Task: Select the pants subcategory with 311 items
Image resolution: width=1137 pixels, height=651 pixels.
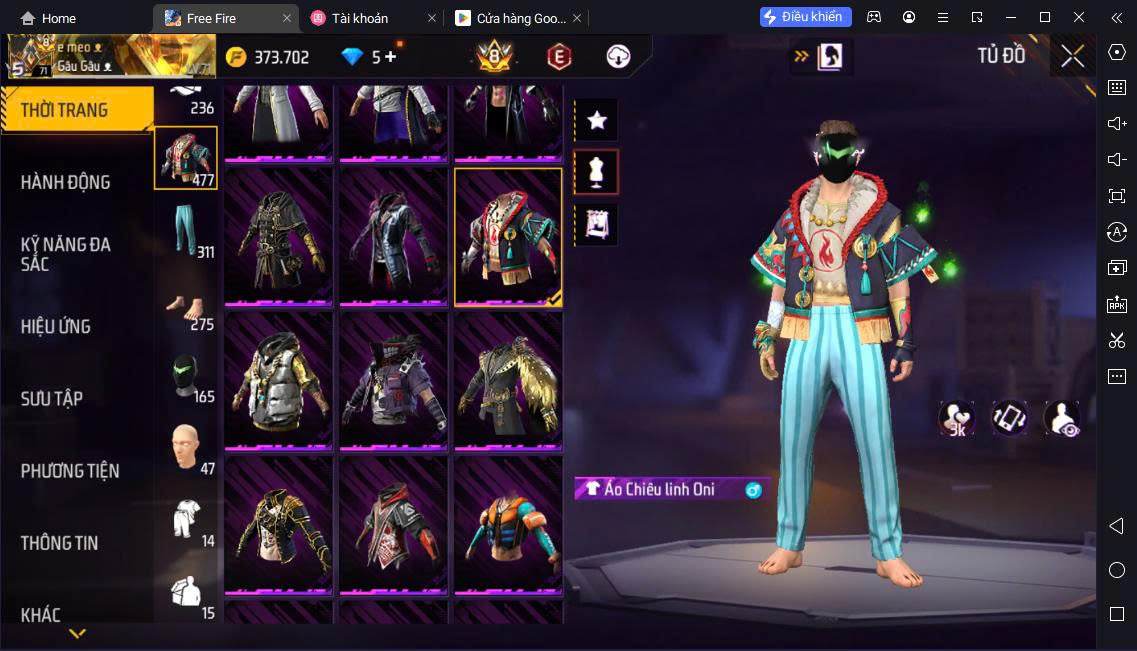Action: tap(185, 230)
